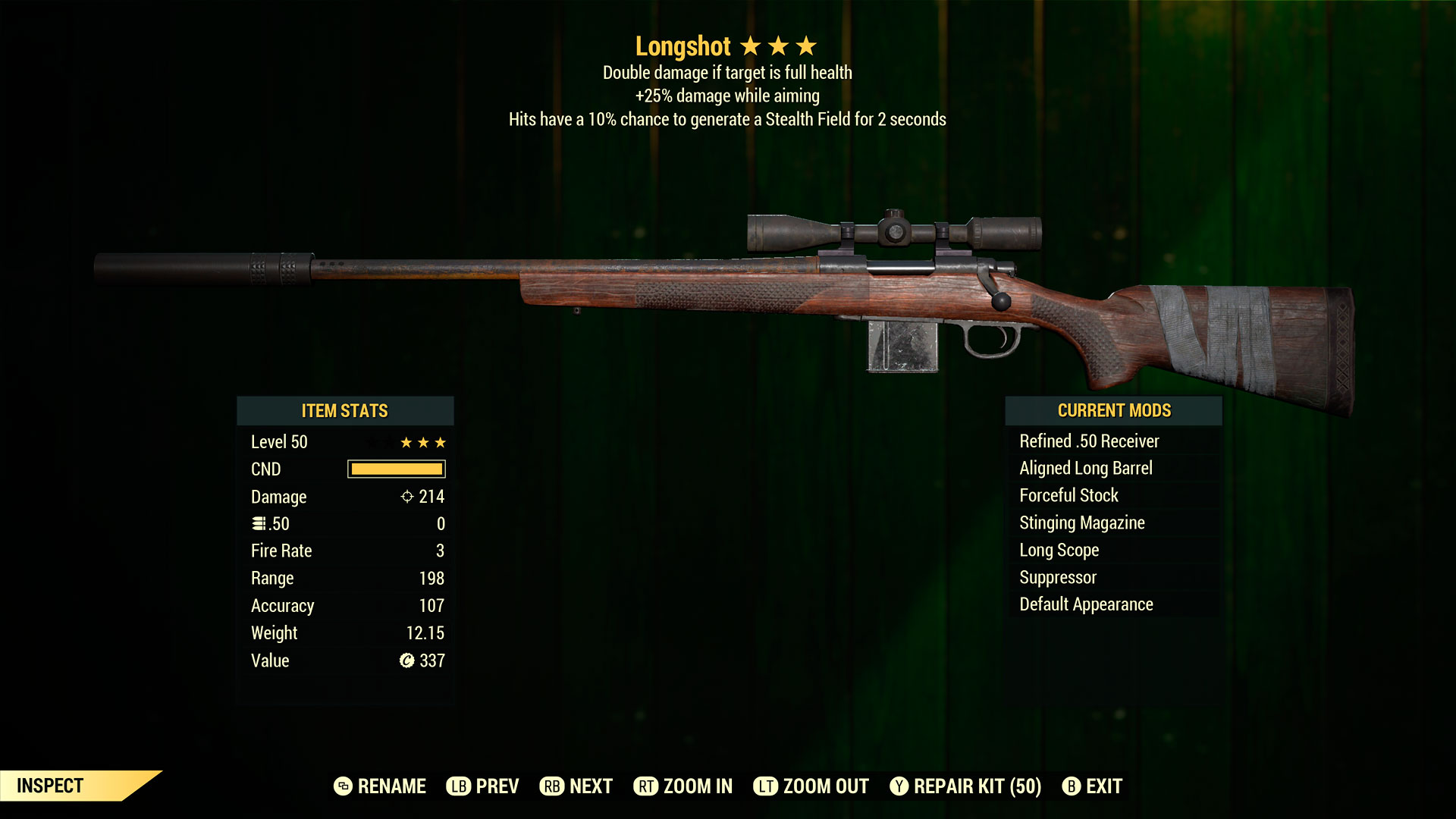Toggle the second star in the weapon title
Image resolution: width=1456 pixels, height=819 pixels.
[780, 45]
